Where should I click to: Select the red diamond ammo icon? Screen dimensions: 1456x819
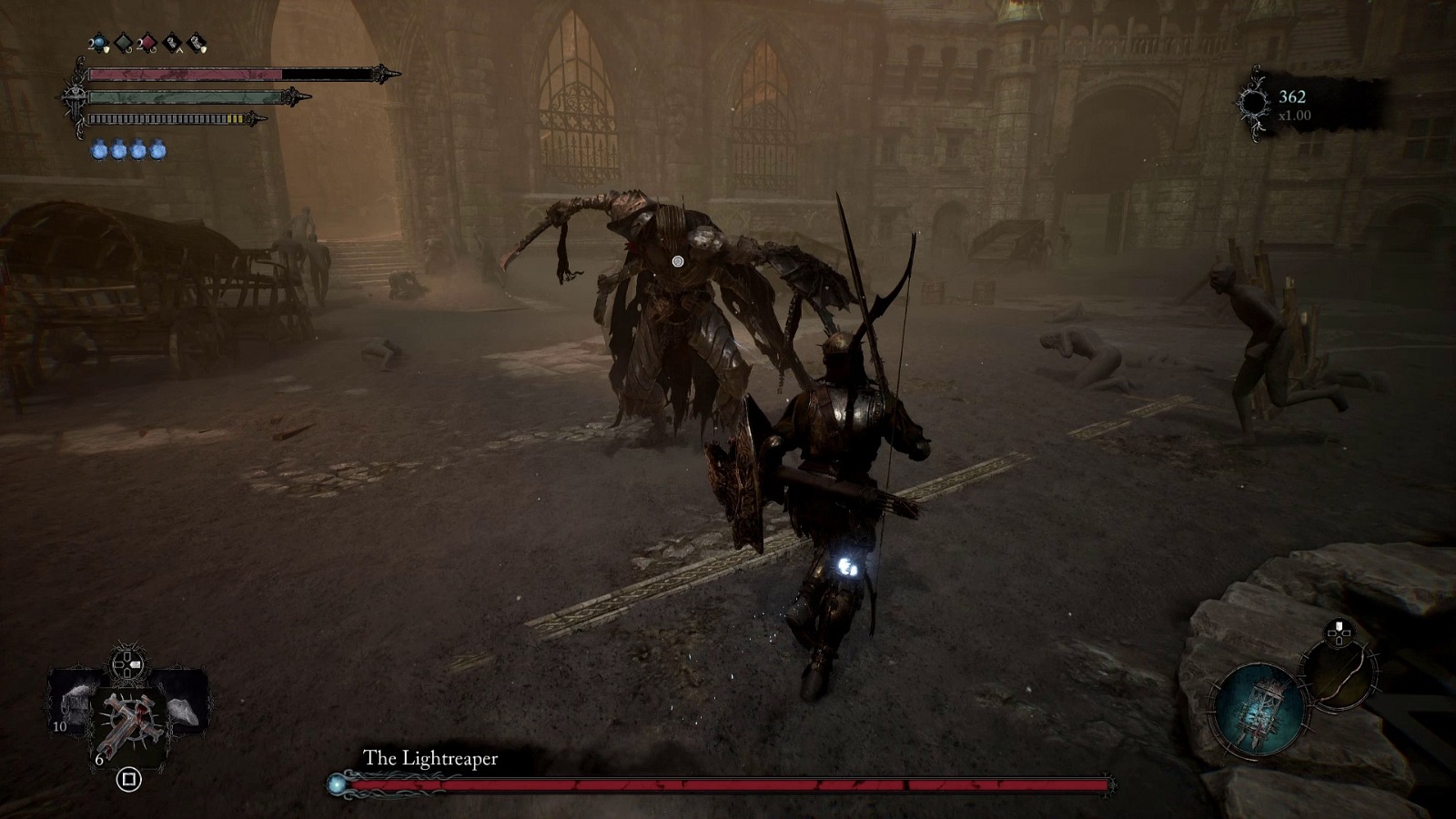pyautogui.click(x=147, y=42)
